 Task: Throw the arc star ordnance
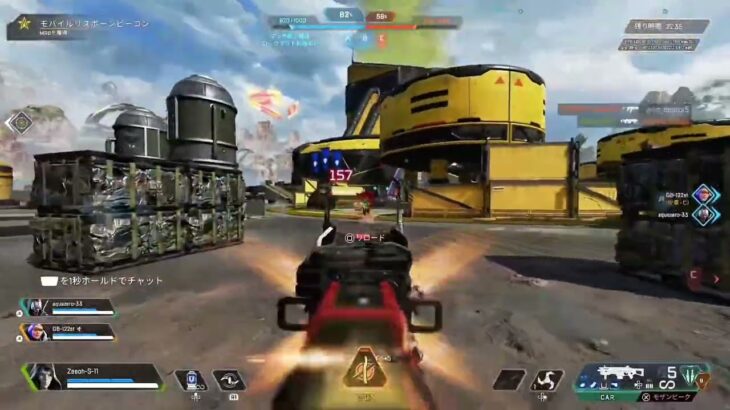tap(549, 380)
